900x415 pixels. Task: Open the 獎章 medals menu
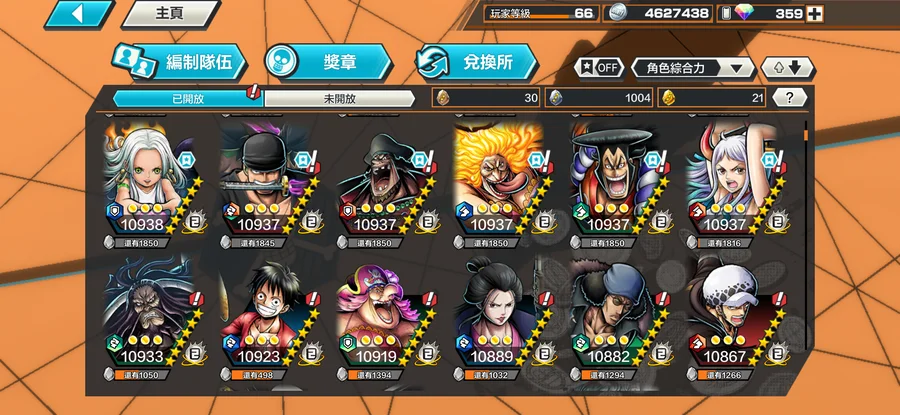[327, 62]
